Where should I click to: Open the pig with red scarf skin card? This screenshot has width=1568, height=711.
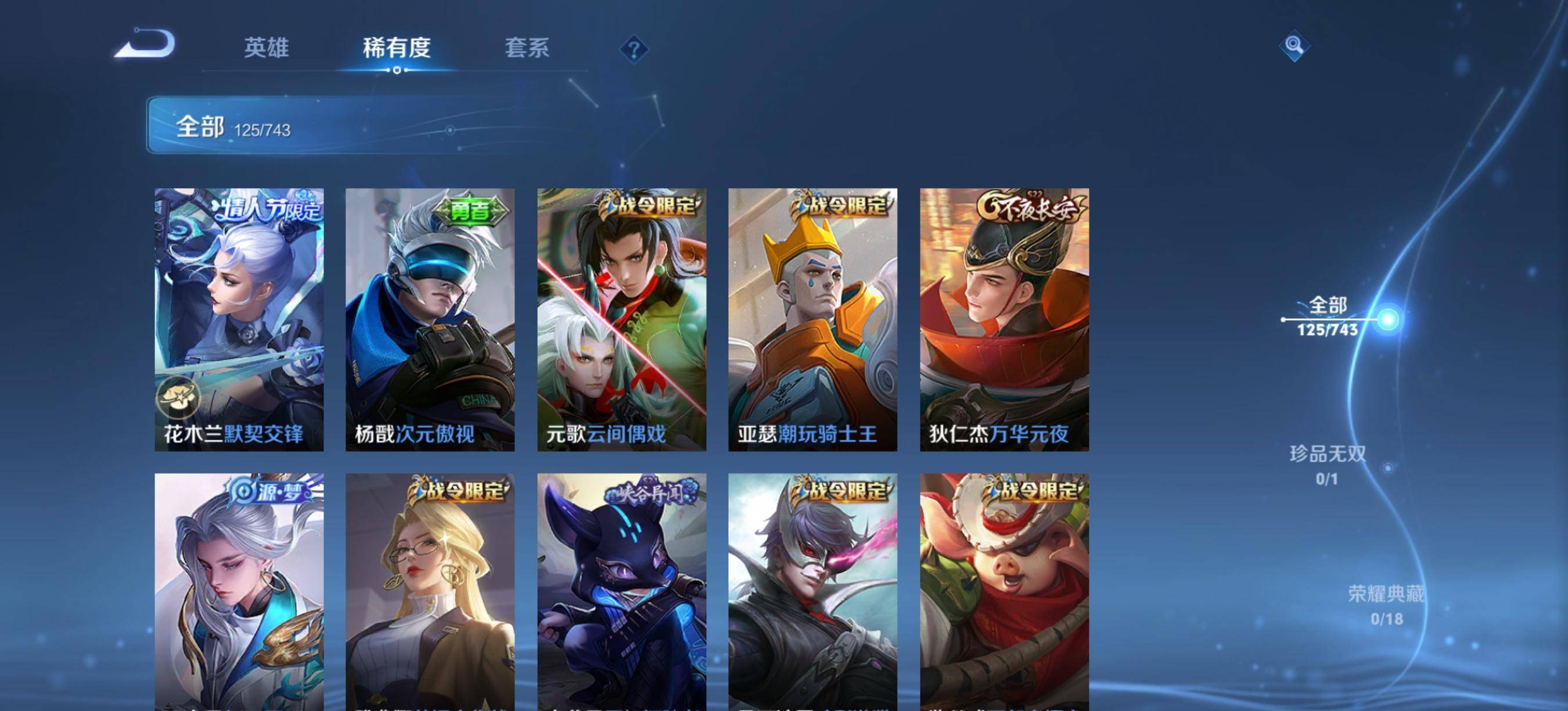pyautogui.click(x=1004, y=591)
